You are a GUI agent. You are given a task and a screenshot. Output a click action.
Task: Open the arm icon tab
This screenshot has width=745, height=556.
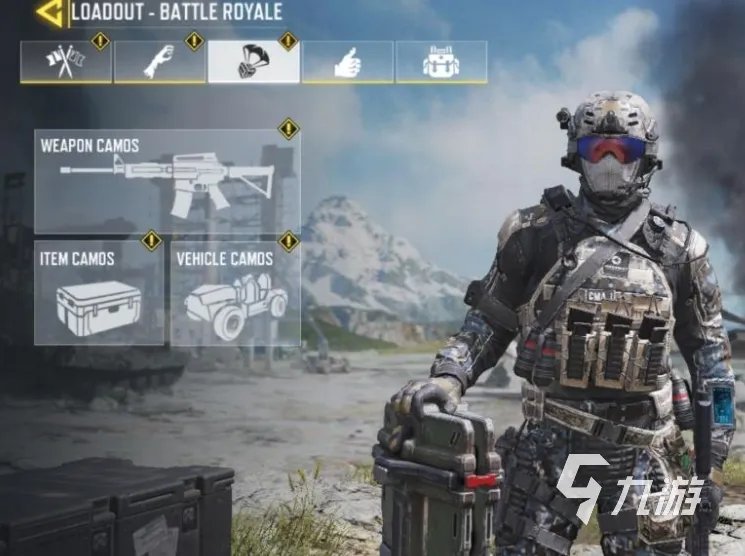pyautogui.click(x=160, y=62)
